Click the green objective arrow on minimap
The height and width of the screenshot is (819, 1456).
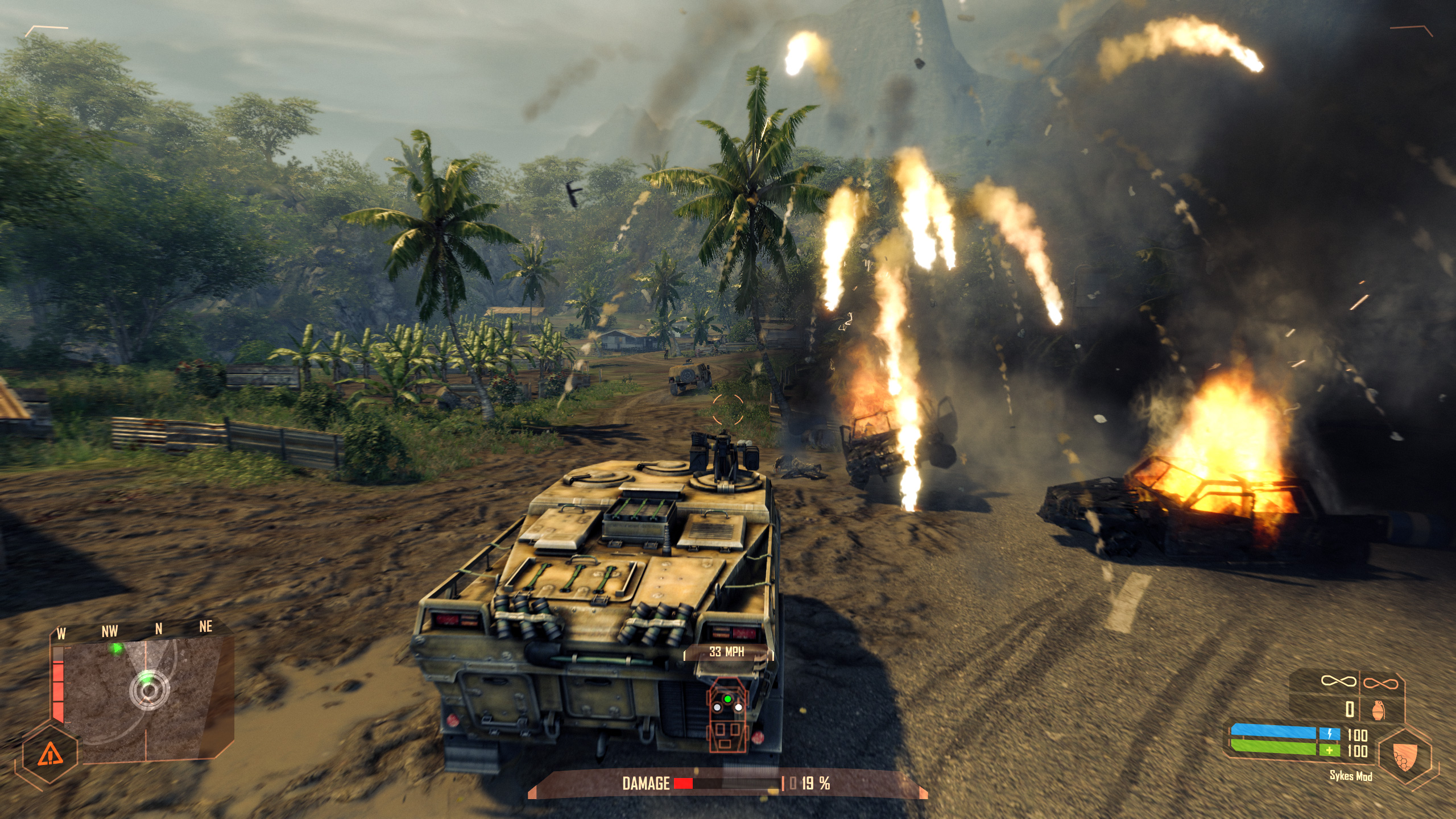click(117, 648)
